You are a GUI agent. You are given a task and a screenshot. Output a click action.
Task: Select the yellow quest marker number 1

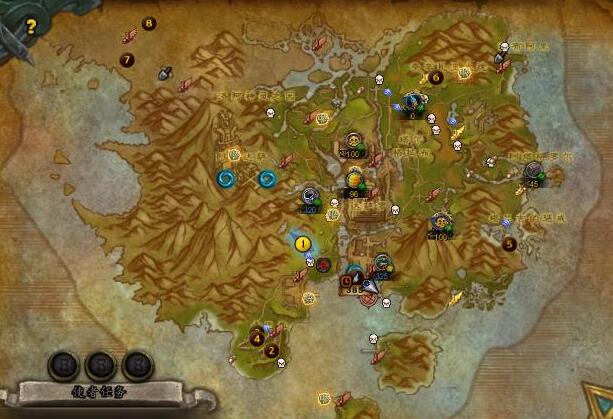302,242
